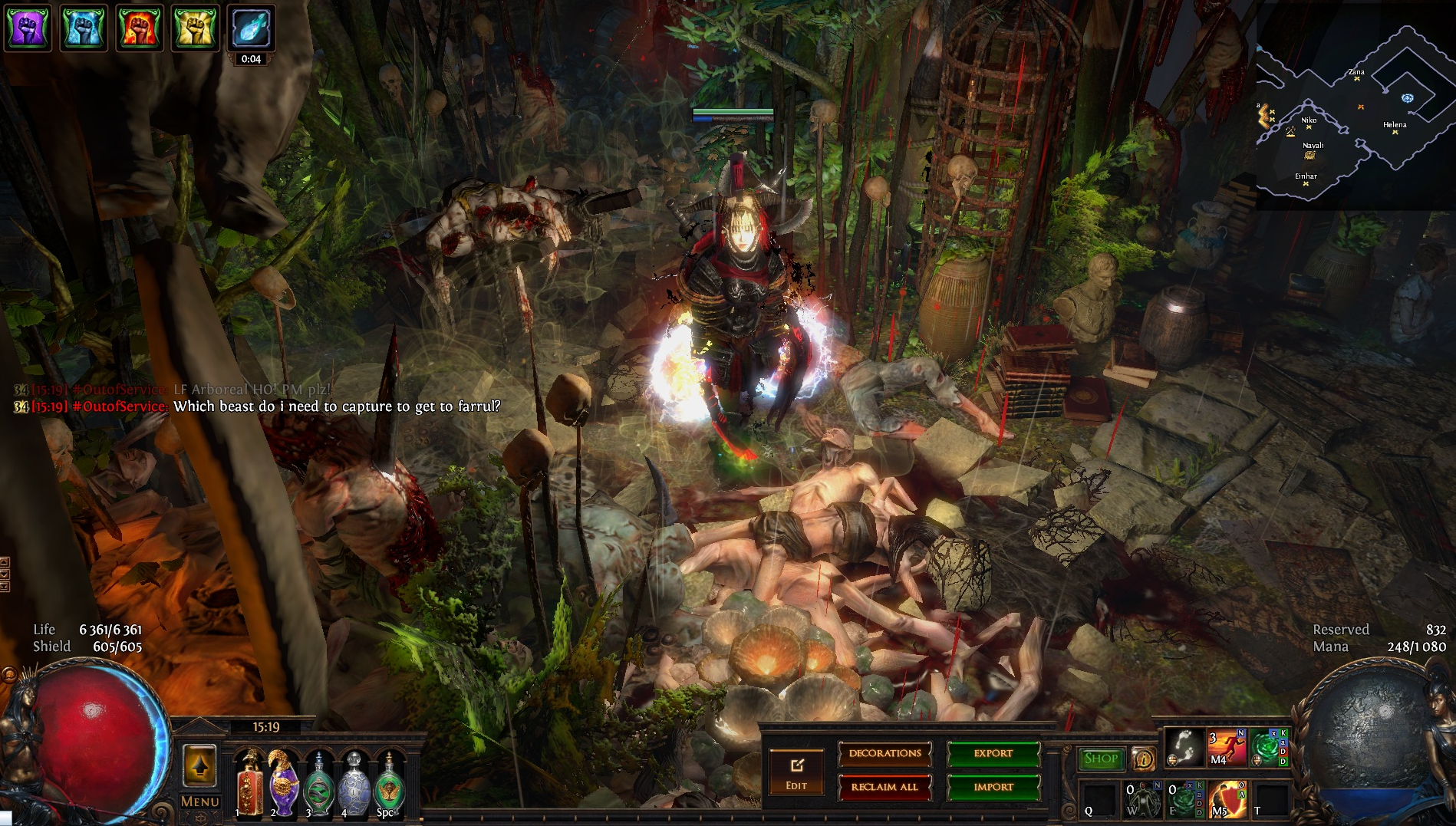Click the purple lightning fist buff icon
The image size is (1456, 826).
(x=28, y=28)
